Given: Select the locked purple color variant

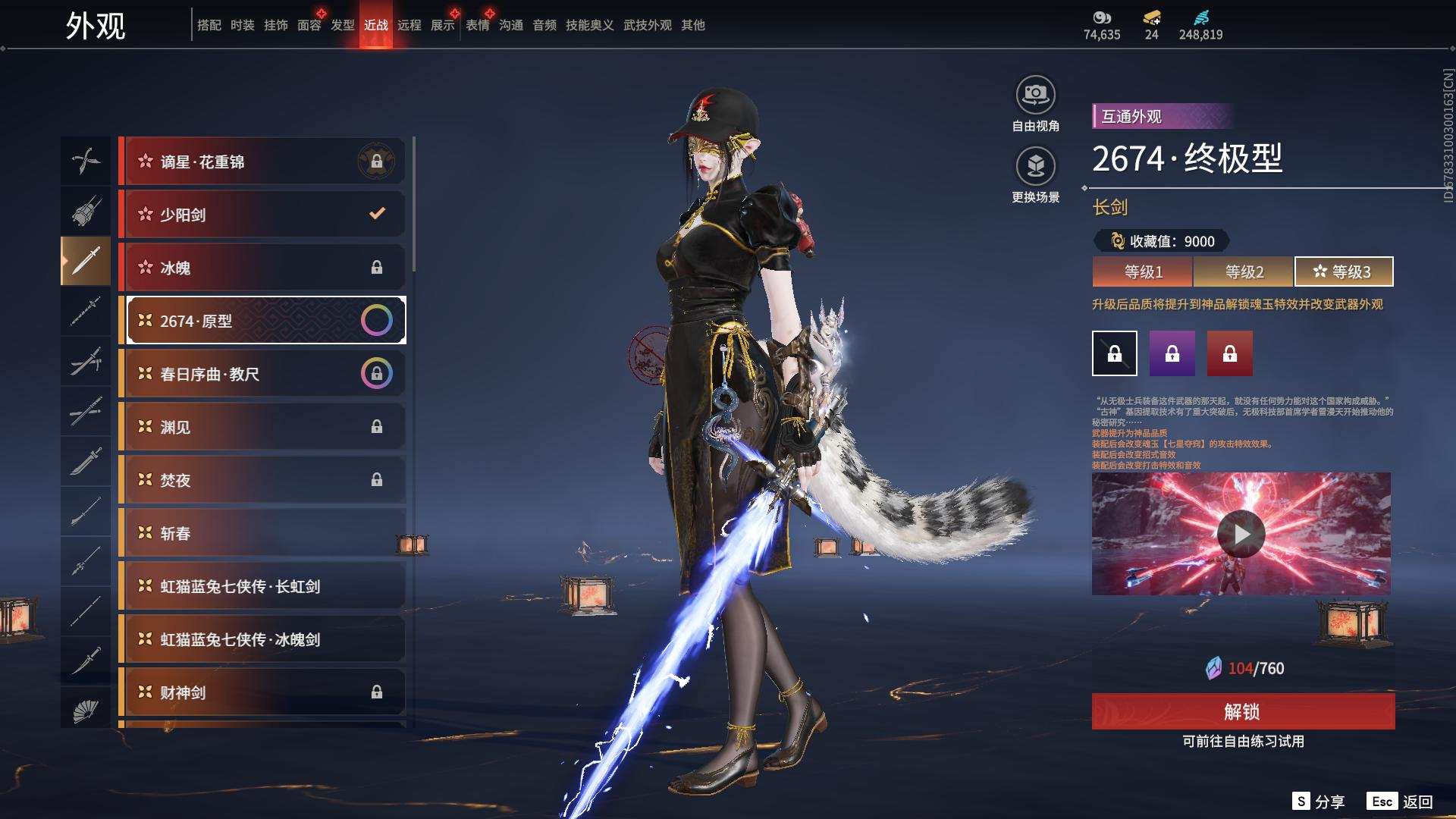Looking at the screenshot, I should pyautogui.click(x=1172, y=353).
